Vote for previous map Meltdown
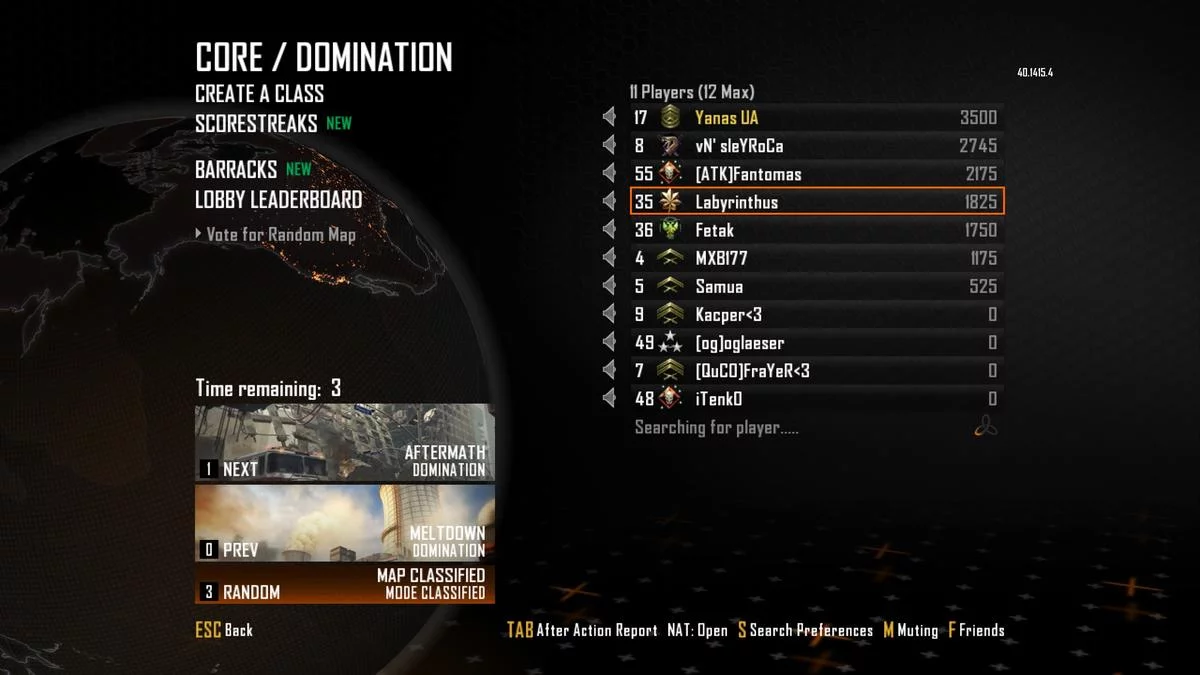This screenshot has height=675, width=1200. [344, 523]
